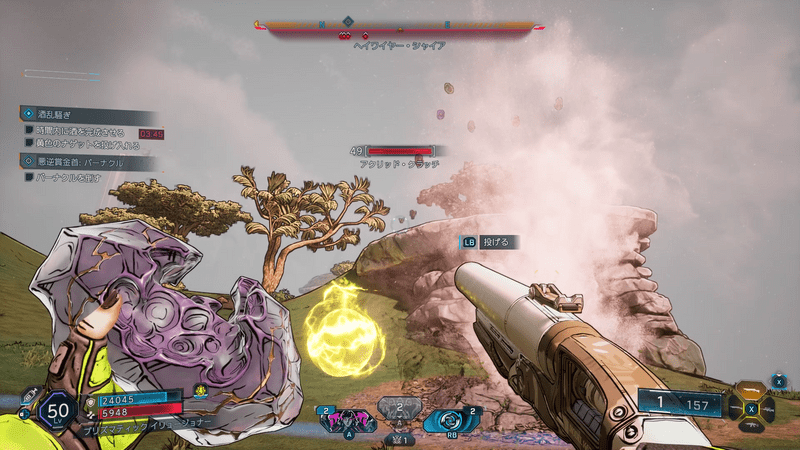Toggle the バーナクルを倒す objective checkbox
The width and height of the screenshot is (800, 450).
tap(30, 176)
